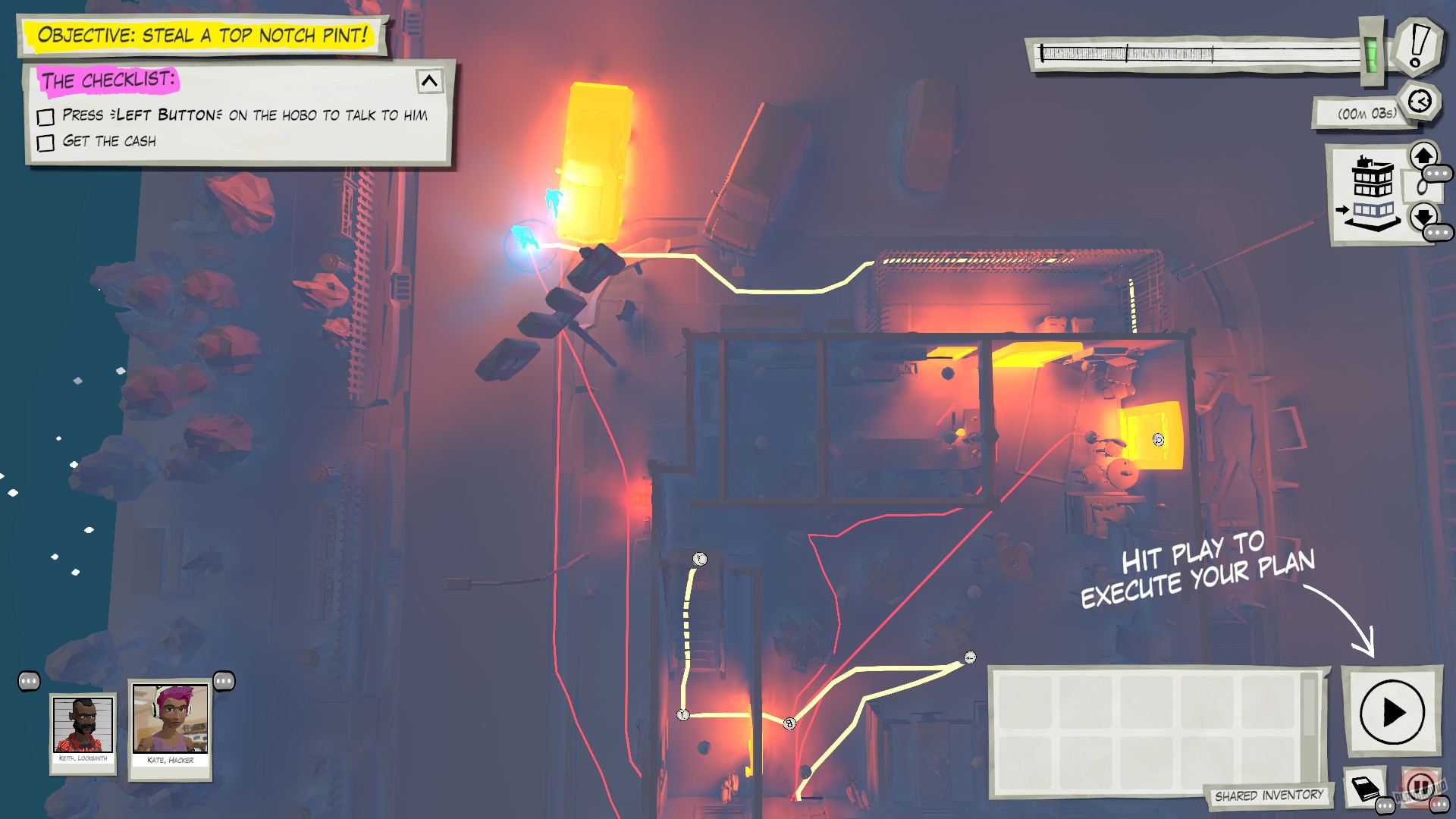Collapse the checklist with the chevron
This screenshot has width=1456, height=819.
point(430,81)
